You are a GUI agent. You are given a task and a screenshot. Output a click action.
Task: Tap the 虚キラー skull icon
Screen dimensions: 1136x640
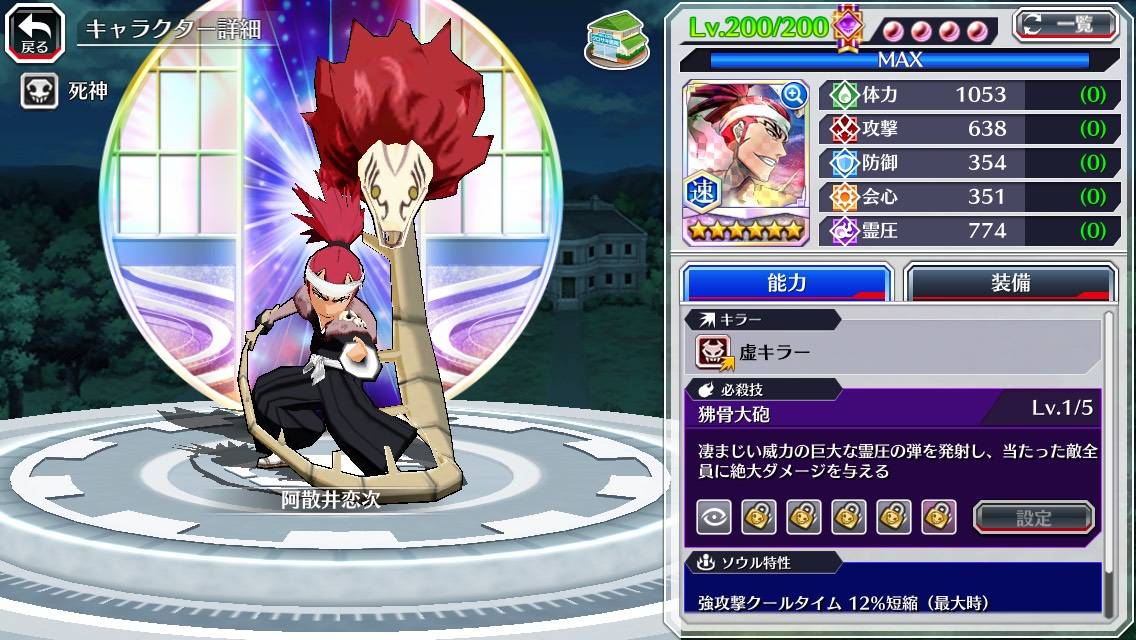click(714, 352)
